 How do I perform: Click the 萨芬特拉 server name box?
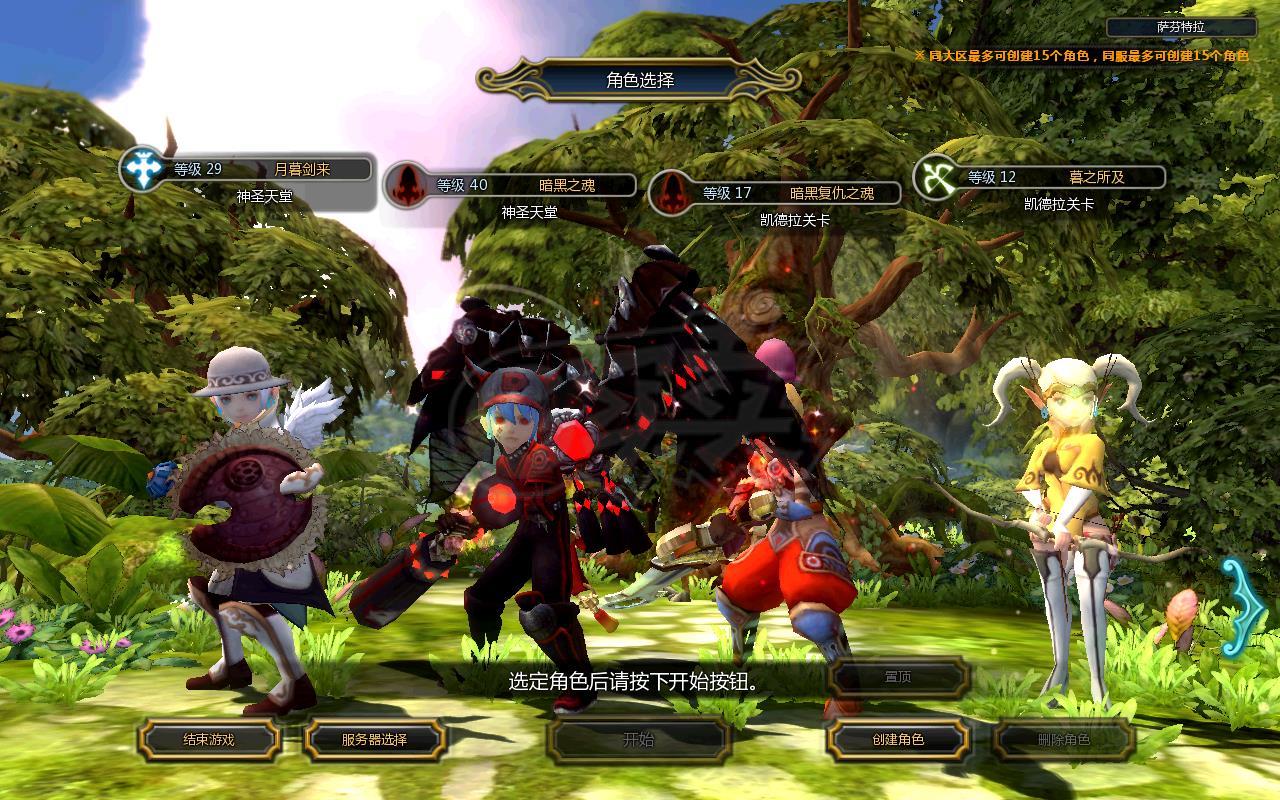tap(1181, 27)
